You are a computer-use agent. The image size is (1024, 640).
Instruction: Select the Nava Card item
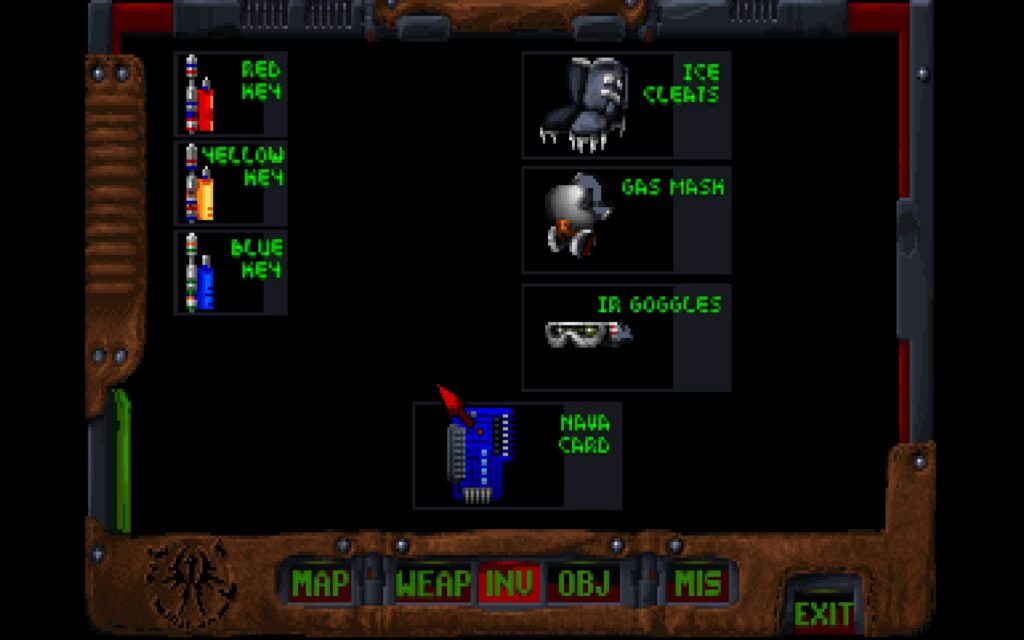tap(517, 455)
